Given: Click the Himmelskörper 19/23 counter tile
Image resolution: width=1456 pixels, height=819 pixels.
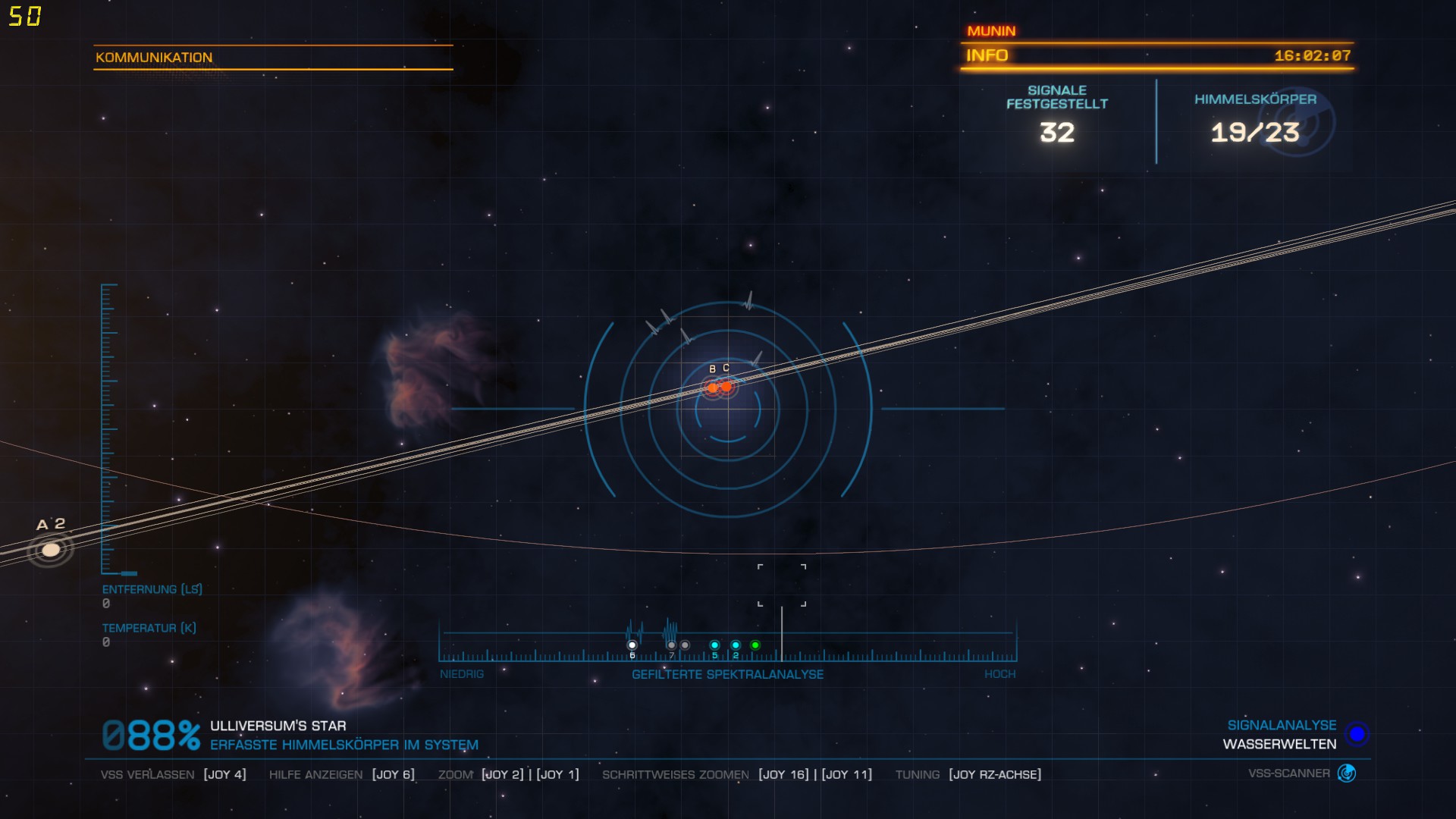Looking at the screenshot, I should pos(1255,121).
